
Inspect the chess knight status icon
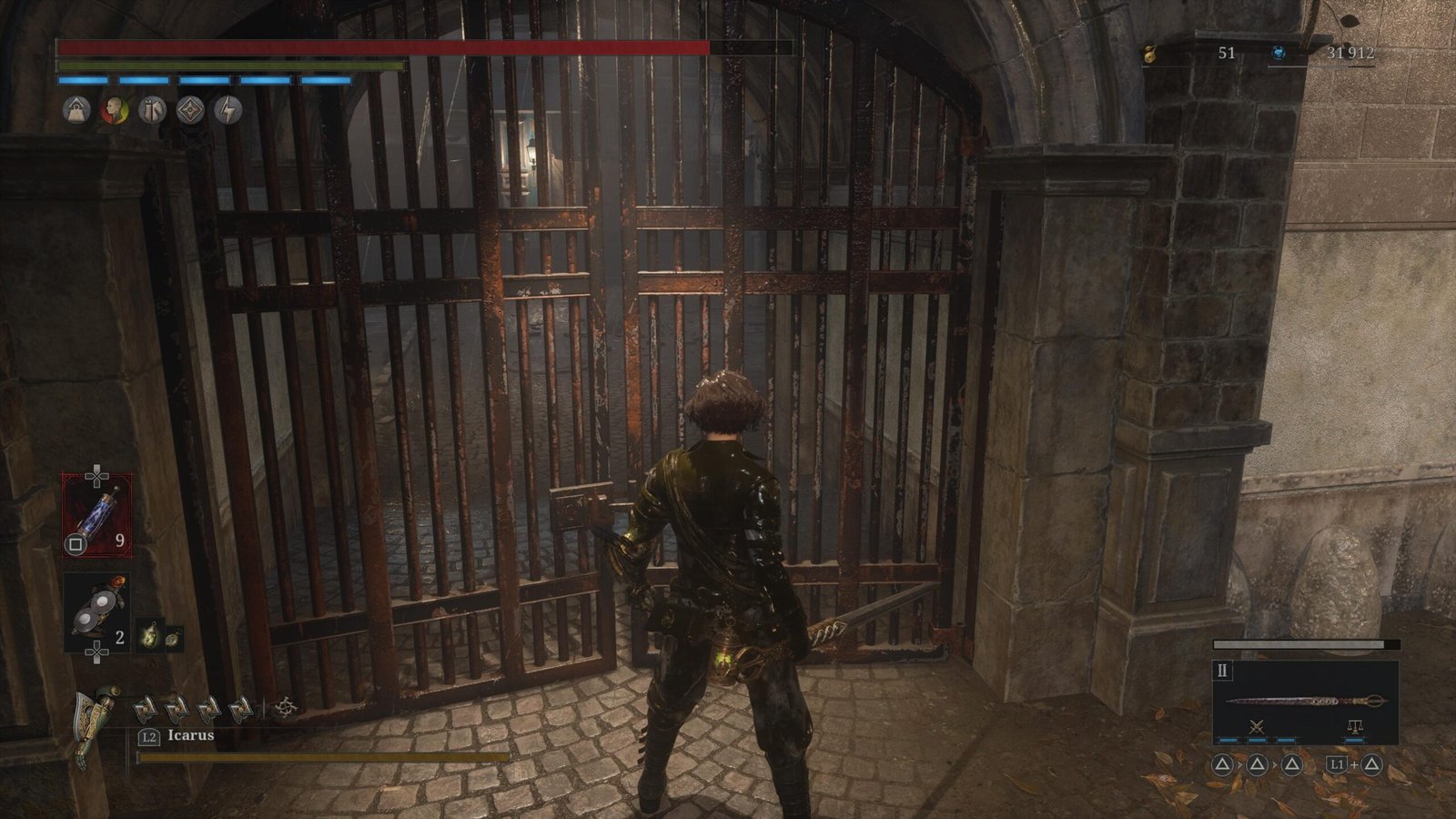pyautogui.click(x=152, y=110)
